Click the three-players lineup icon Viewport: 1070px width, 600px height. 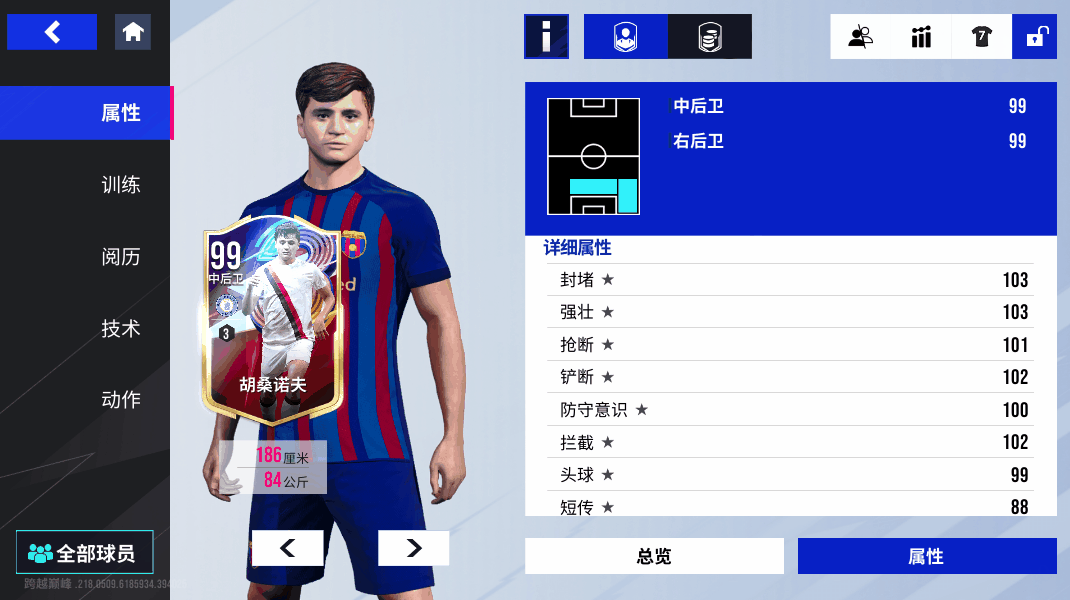[921, 37]
